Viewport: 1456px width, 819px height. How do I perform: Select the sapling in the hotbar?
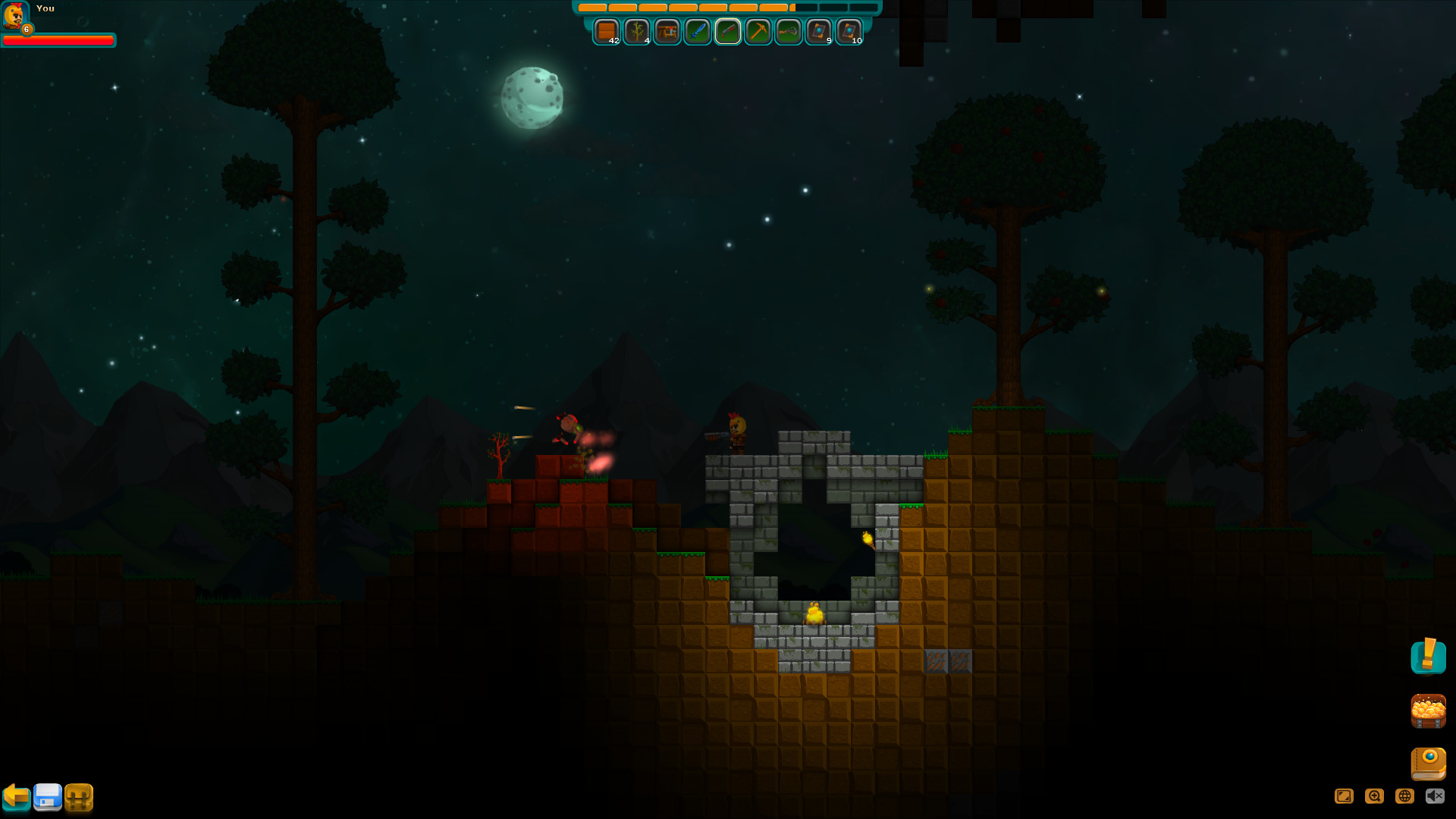(637, 32)
